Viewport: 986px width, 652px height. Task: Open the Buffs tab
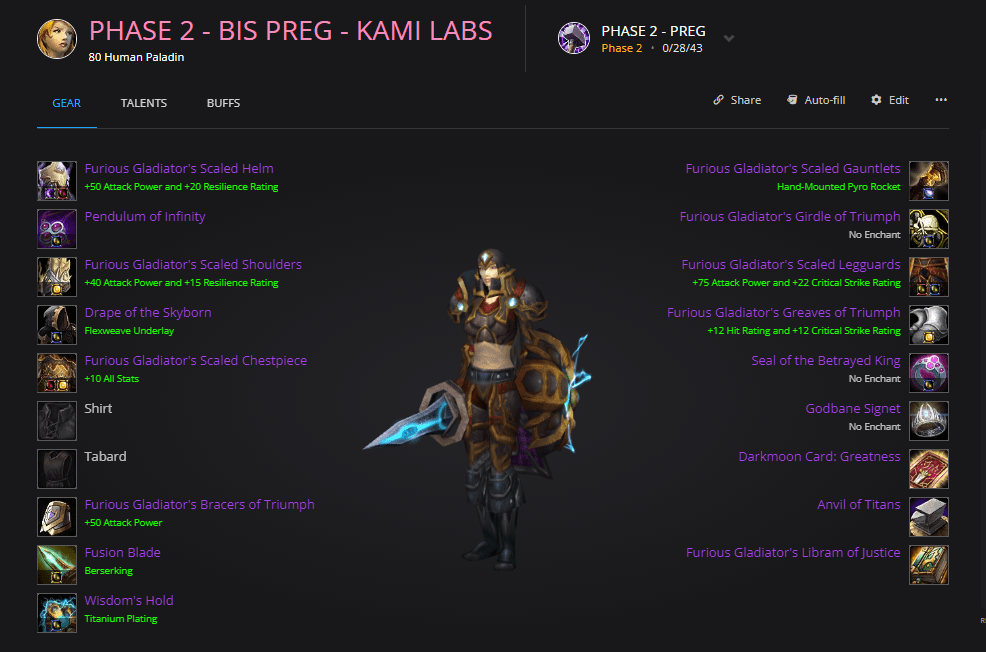coord(223,103)
